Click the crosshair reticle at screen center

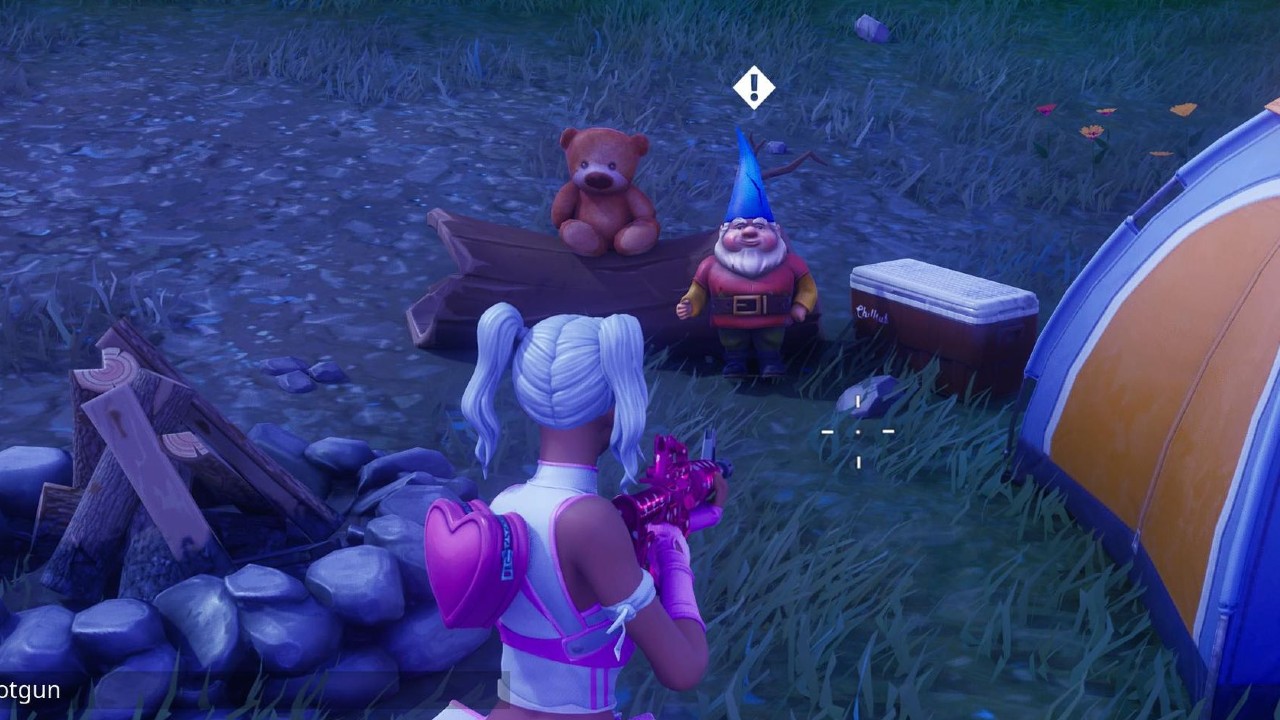(x=858, y=432)
